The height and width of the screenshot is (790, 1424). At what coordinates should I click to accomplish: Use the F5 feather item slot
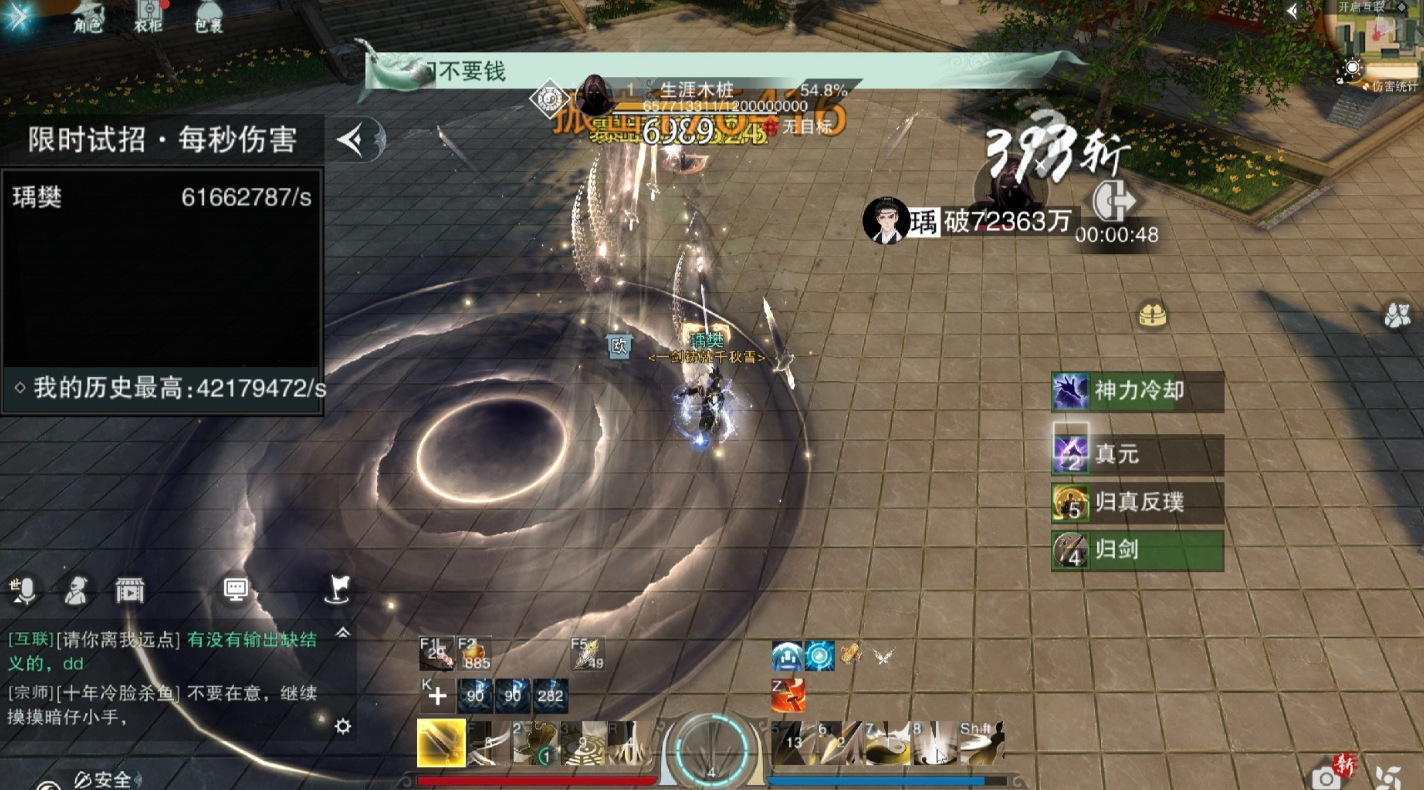[587, 654]
